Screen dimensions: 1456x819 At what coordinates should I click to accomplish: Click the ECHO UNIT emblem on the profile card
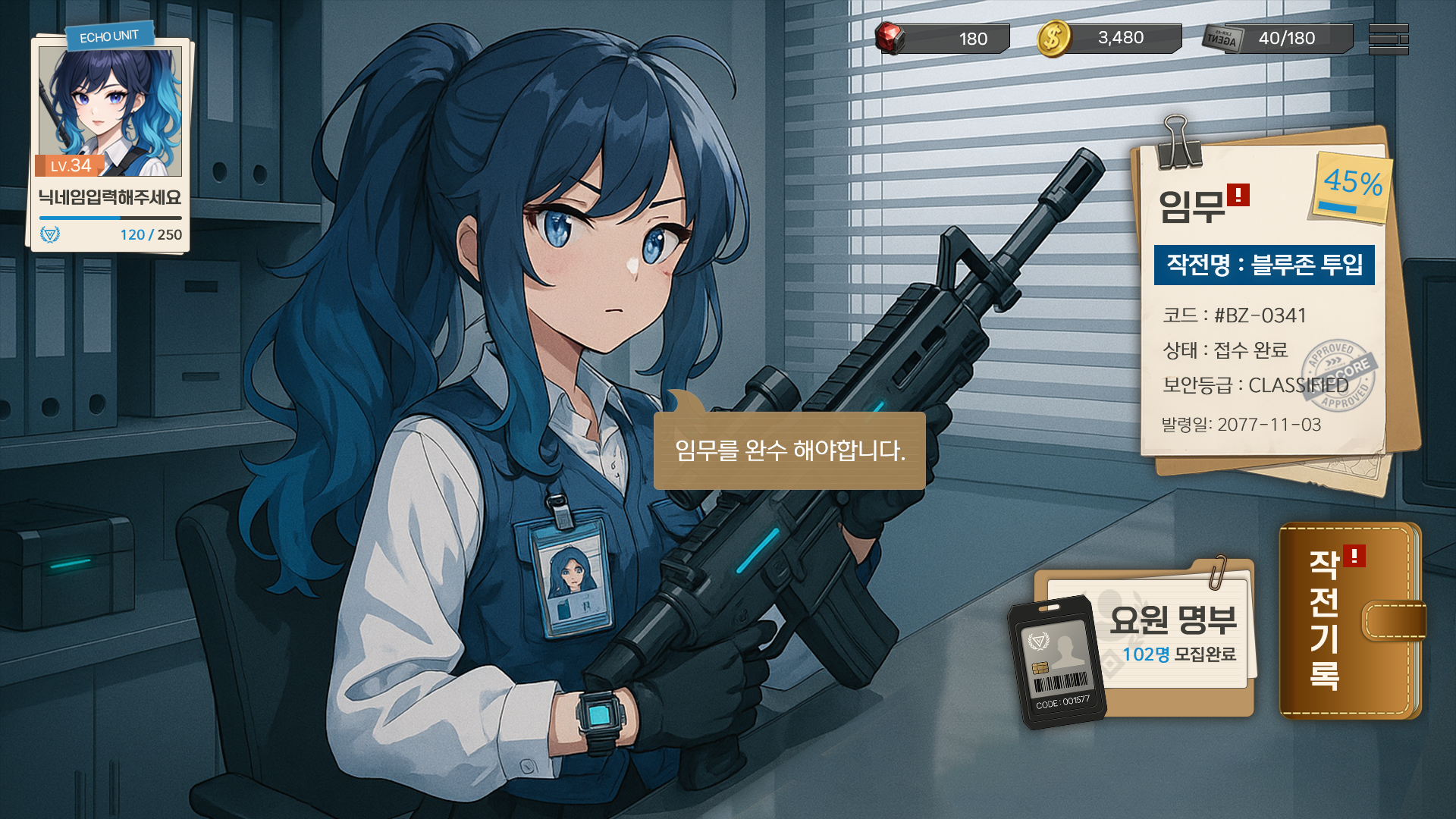point(112,32)
